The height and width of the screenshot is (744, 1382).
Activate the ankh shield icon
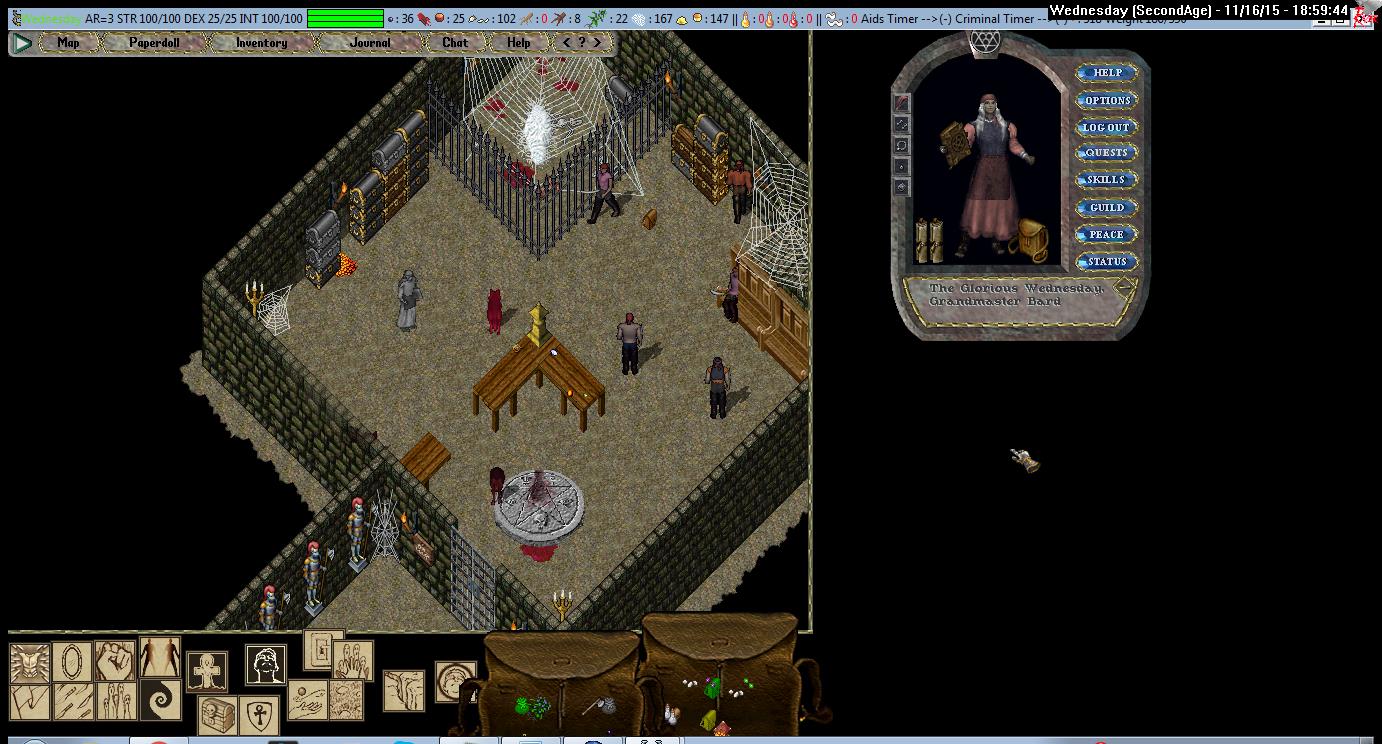coord(258,714)
